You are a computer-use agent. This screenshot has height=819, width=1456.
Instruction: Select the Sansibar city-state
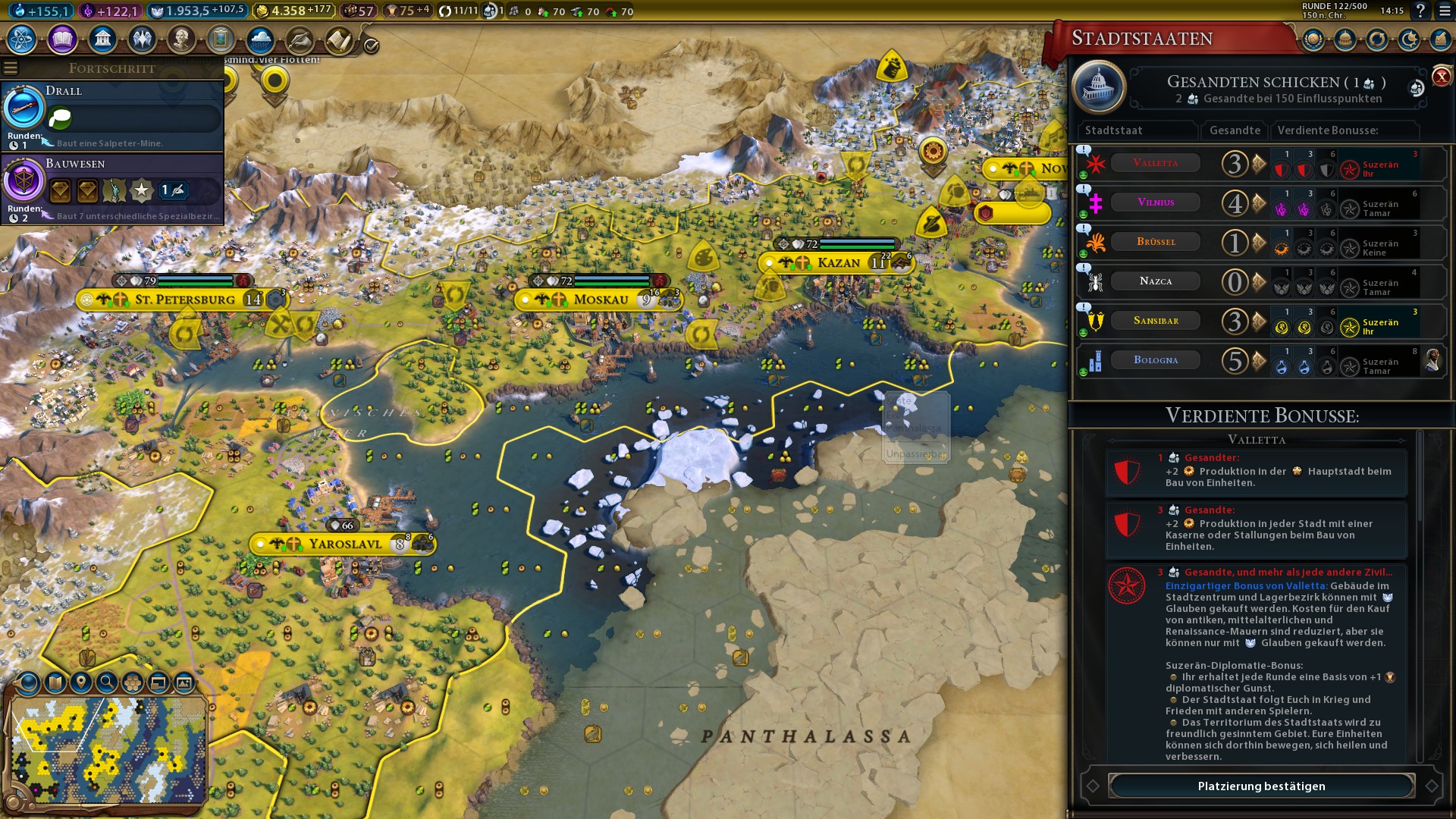tap(1155, 321)
